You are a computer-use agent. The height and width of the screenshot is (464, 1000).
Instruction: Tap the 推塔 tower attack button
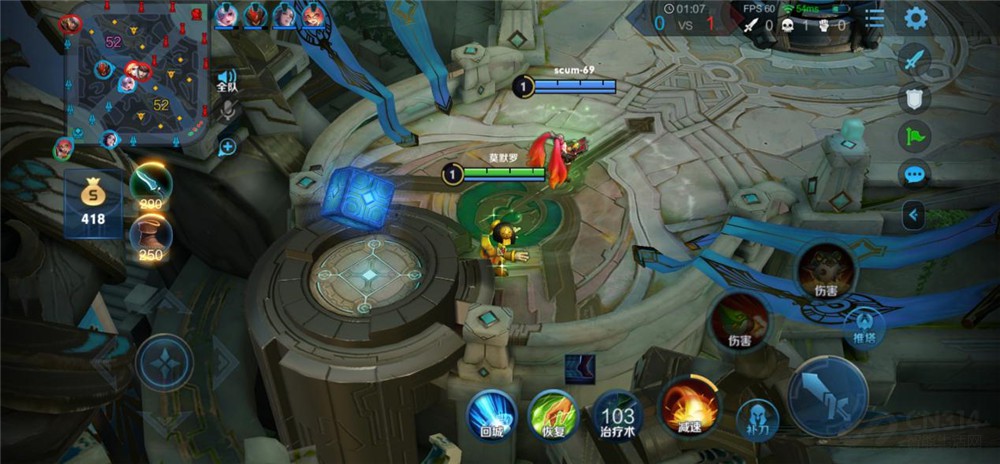[x=864, y=325]
